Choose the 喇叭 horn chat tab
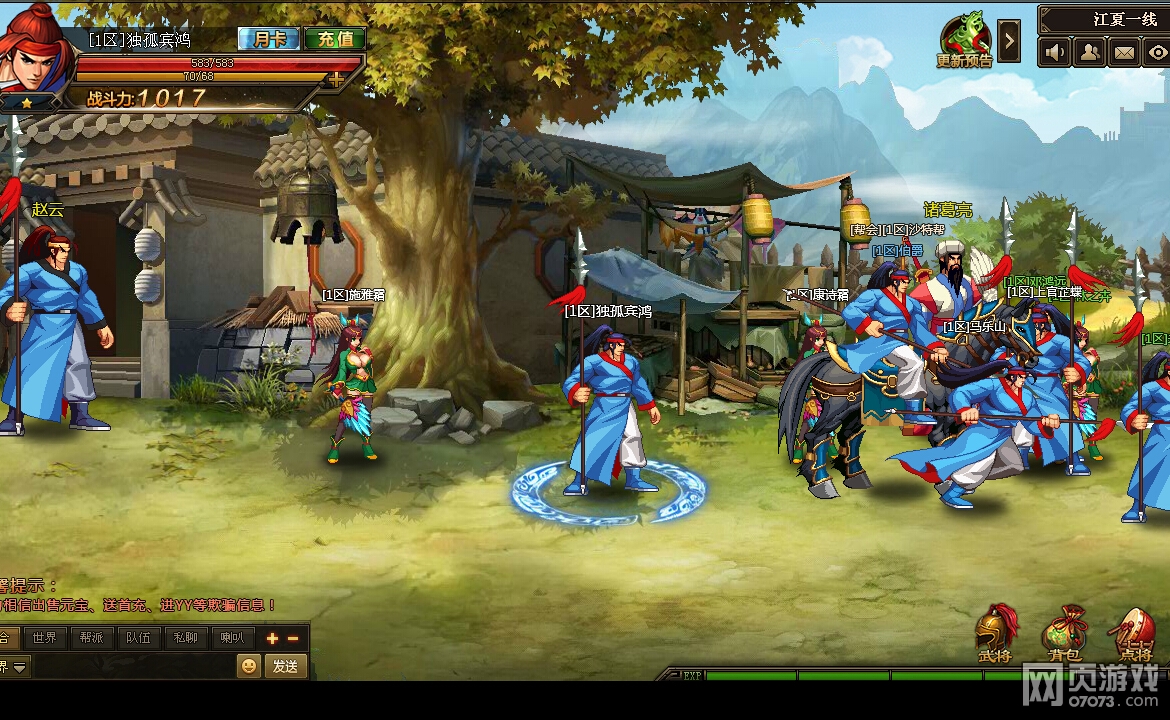 (233, 638)
